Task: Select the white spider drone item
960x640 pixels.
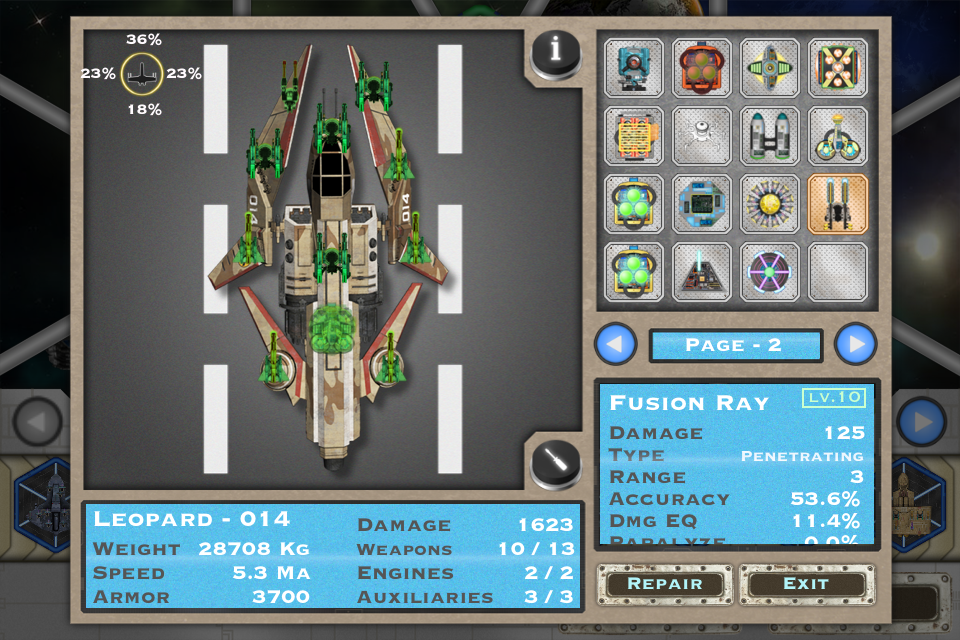Action: pos(702,136)
